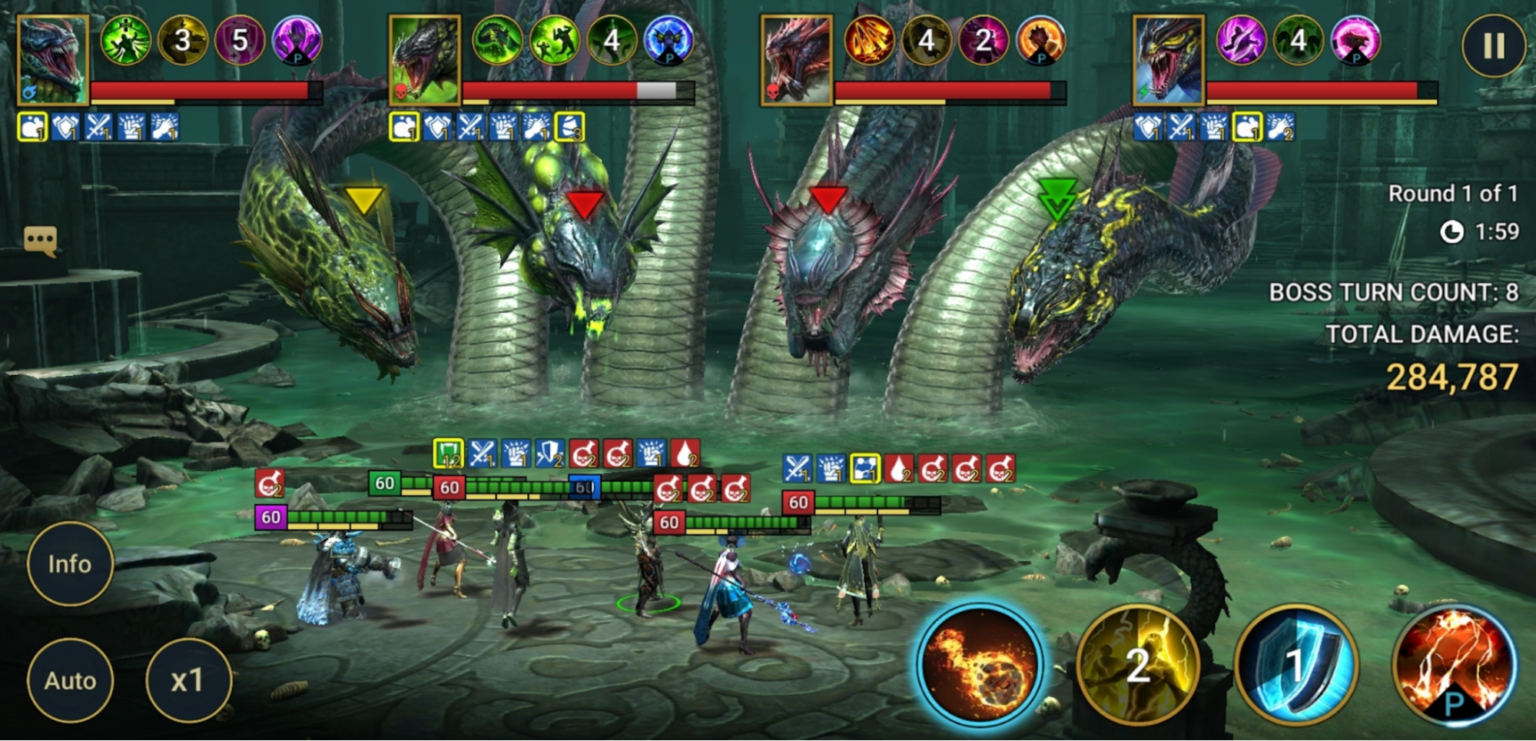Open the Info panel

70,564
